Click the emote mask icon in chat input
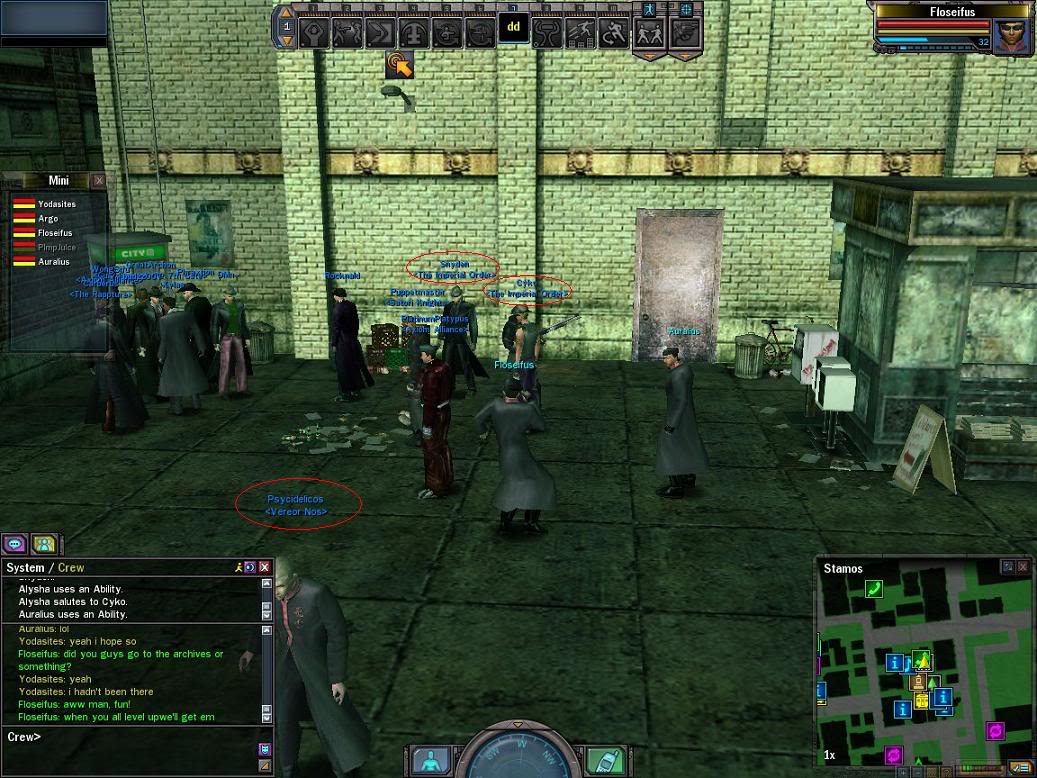 265,748
